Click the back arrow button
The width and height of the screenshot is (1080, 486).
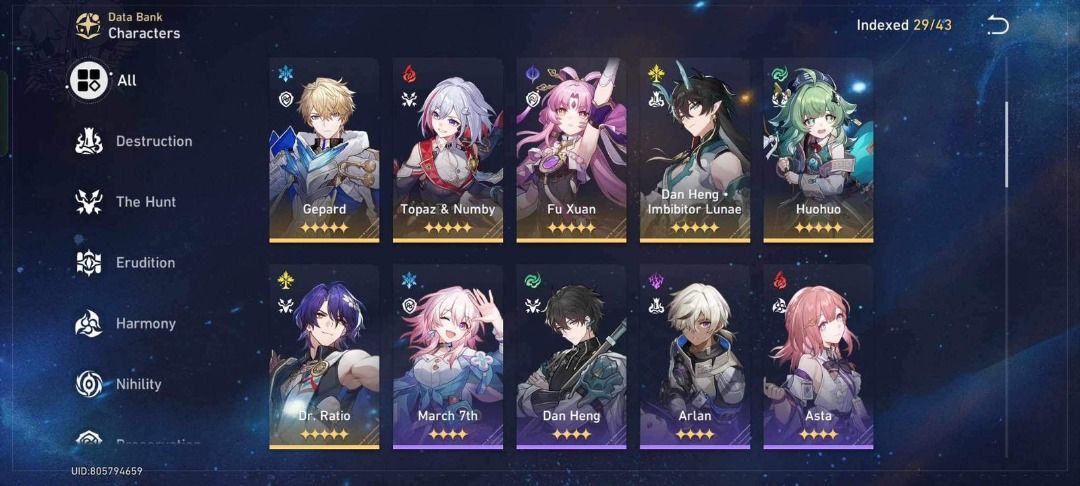(997, 25)
